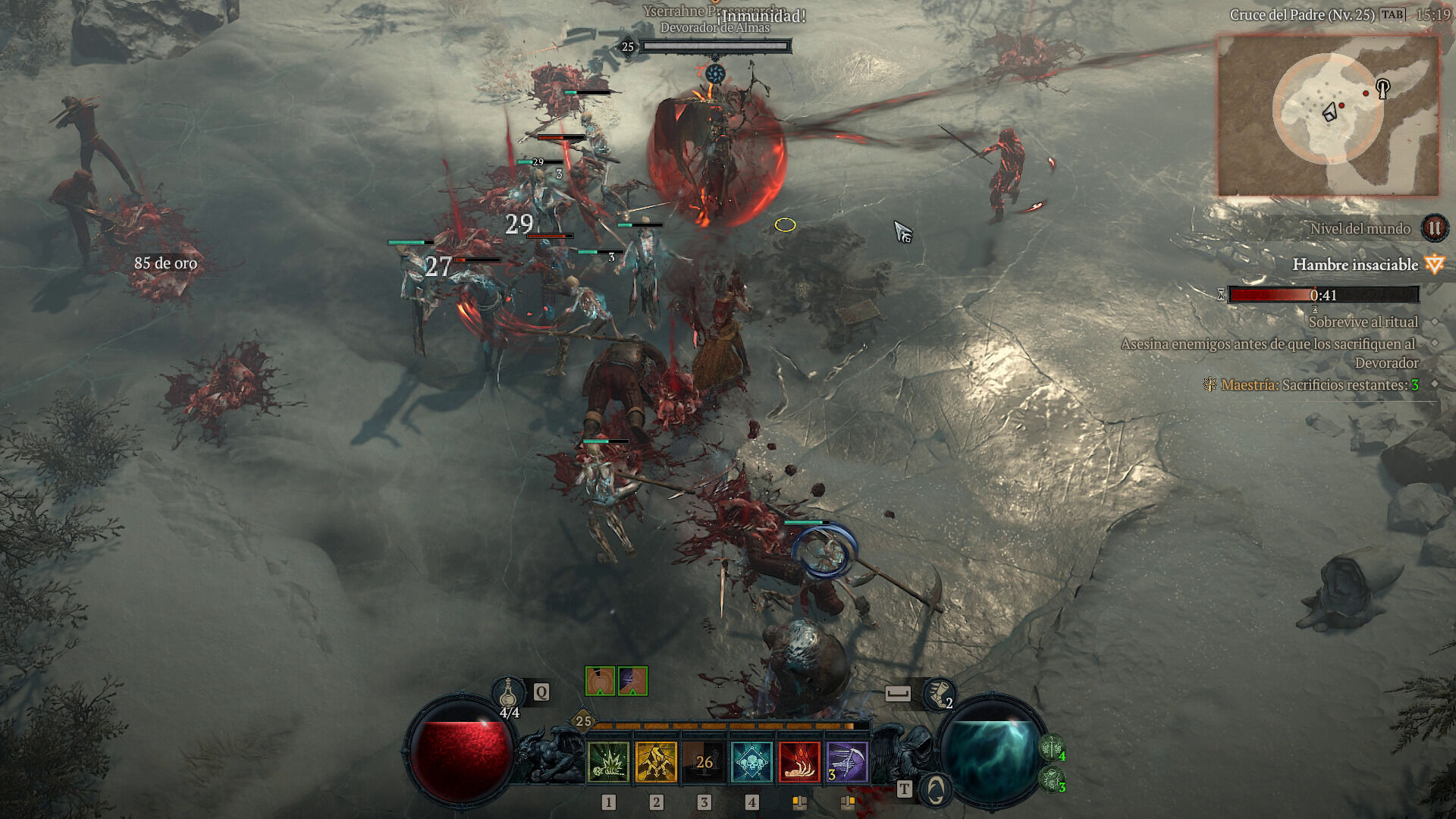Trigger the evade boot icon
The width and height of the screenshot is (1456, 819).
click(x=939, y=693)
